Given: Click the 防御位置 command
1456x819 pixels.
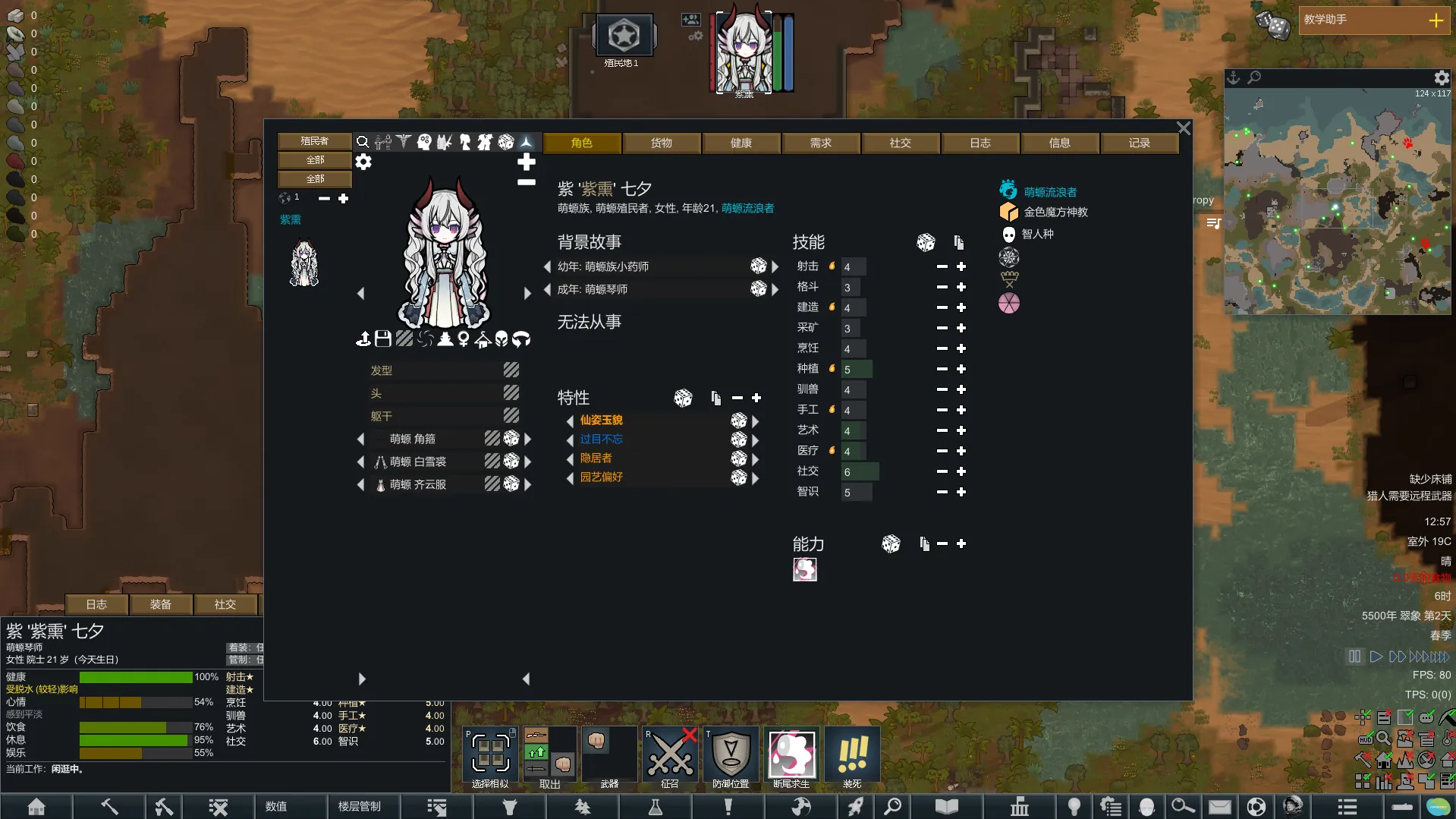Looking at the screenshot, I should [x=731, y=755].
